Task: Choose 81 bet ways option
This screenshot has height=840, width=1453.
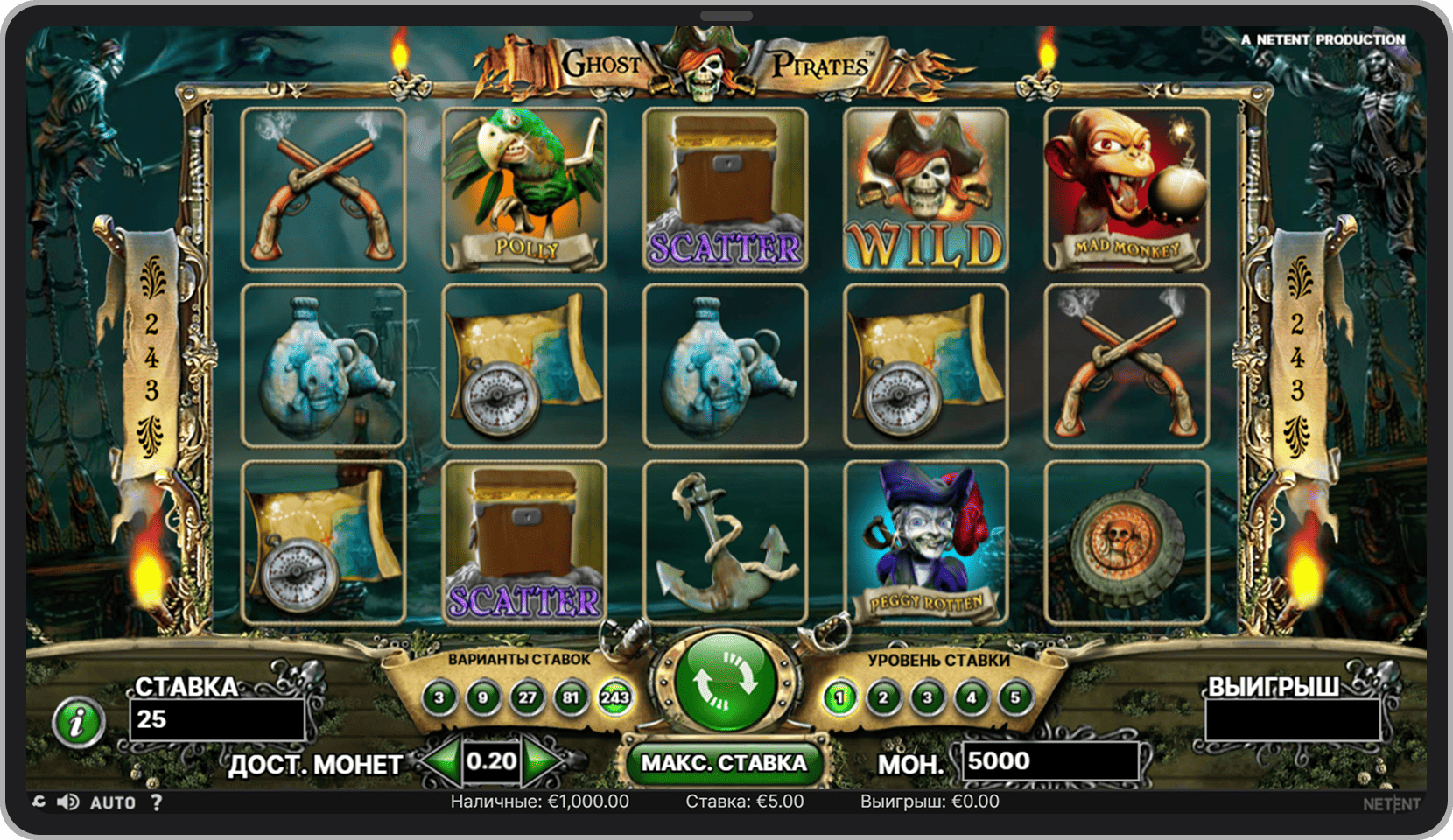Action: (571, 697)
